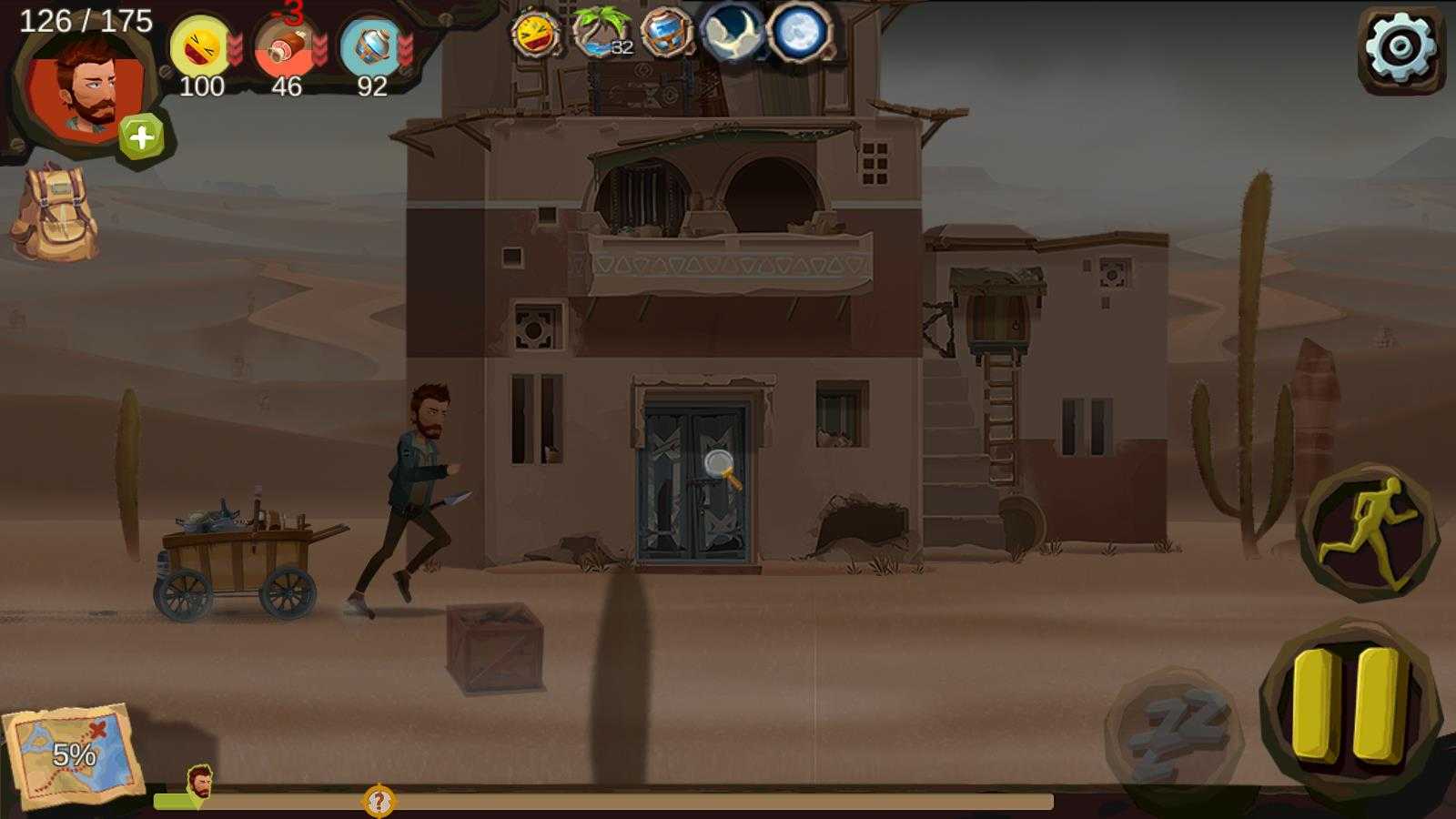Inspect the door with the magnifying glass
Image resolution: width=1456 pixels, height=819 pixels.
[x=722, y=468]
